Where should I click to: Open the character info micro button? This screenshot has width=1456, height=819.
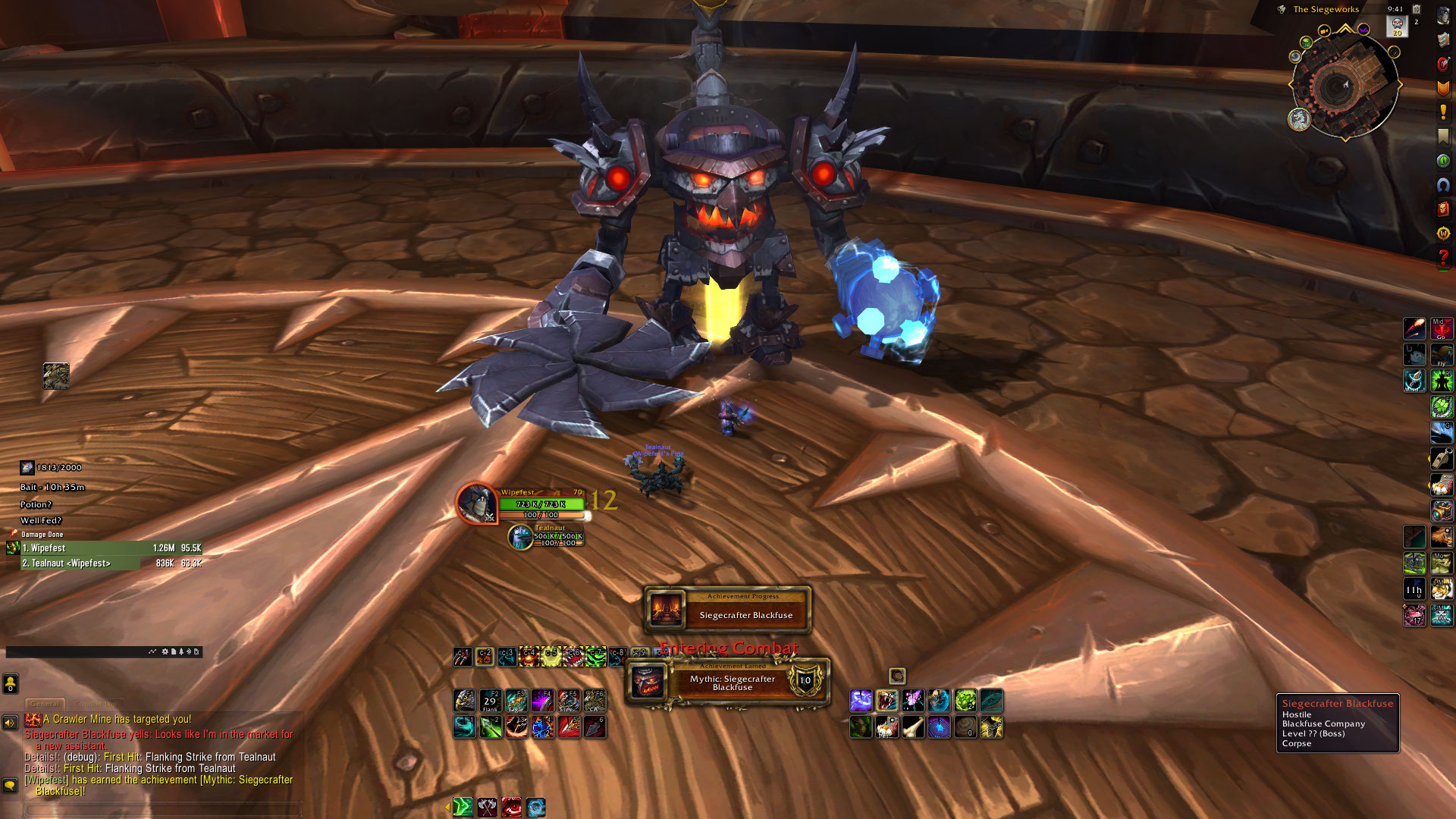coord(1442,16)
